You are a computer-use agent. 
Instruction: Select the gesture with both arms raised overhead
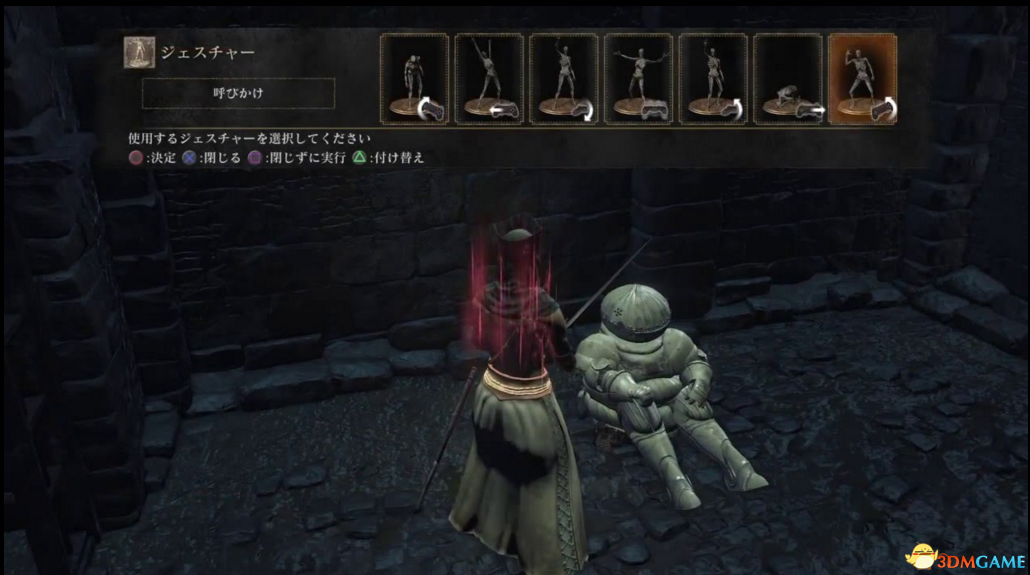(489, 79)
